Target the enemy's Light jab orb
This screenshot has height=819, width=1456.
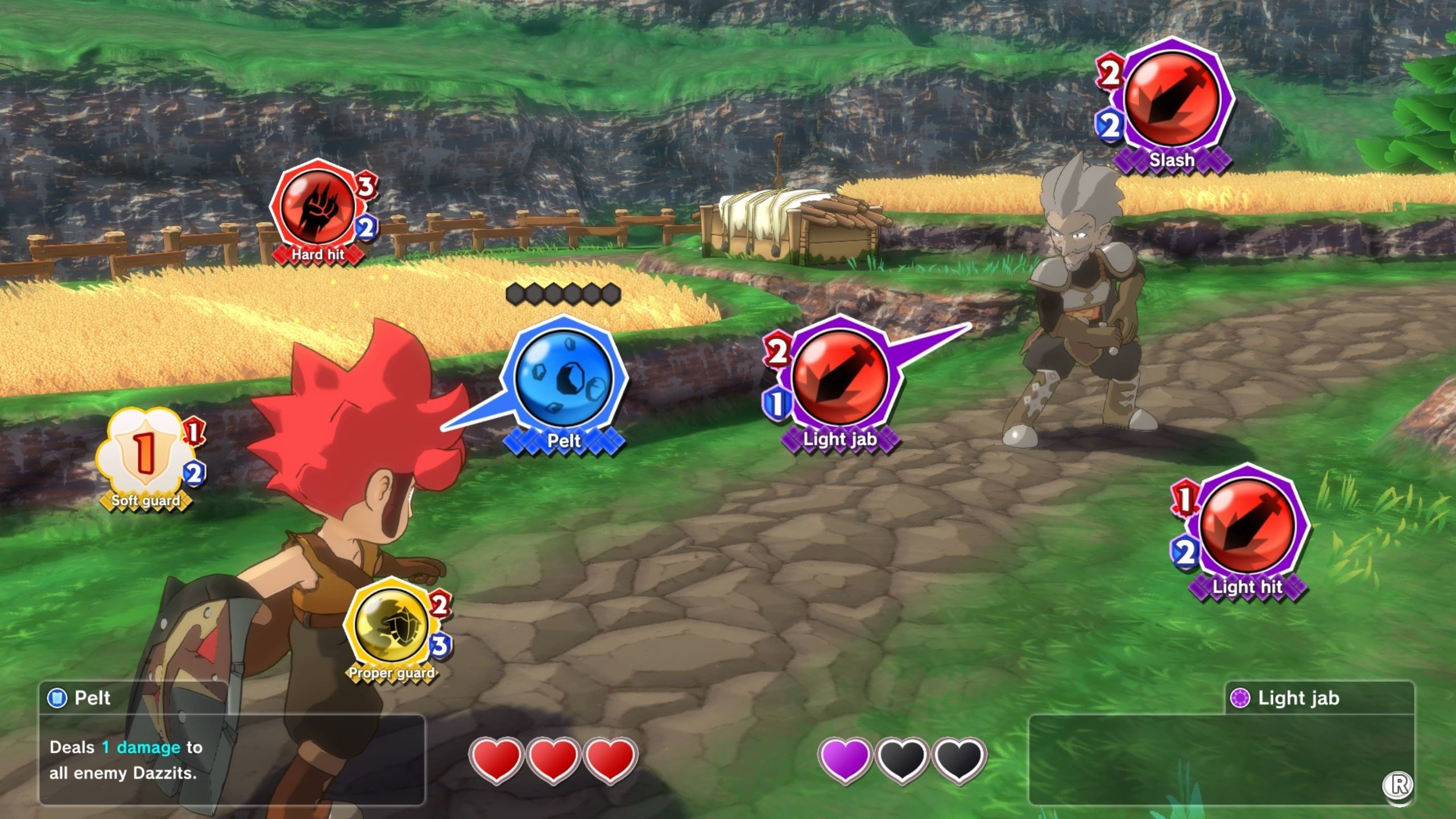click(x=839, y=378)
